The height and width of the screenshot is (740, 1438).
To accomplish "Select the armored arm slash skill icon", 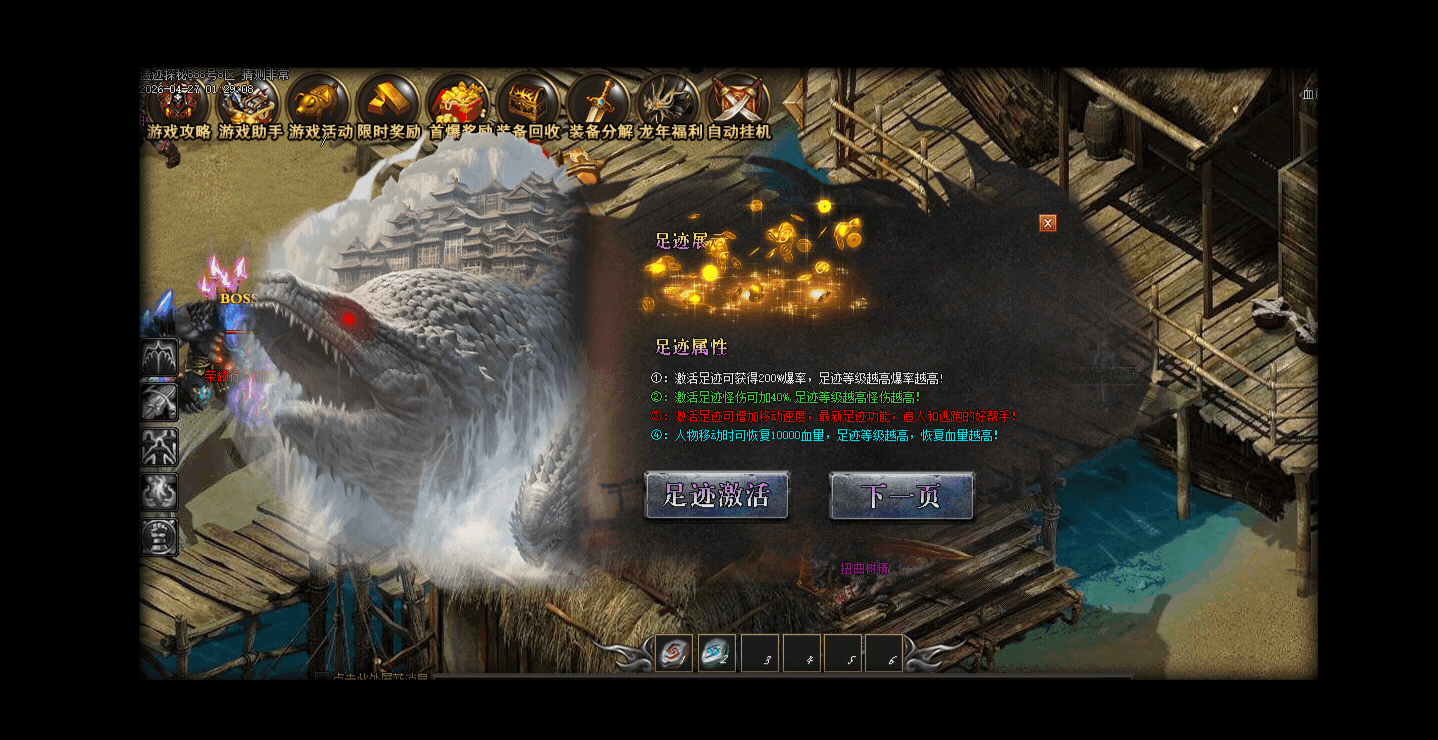I will (160, 402).
